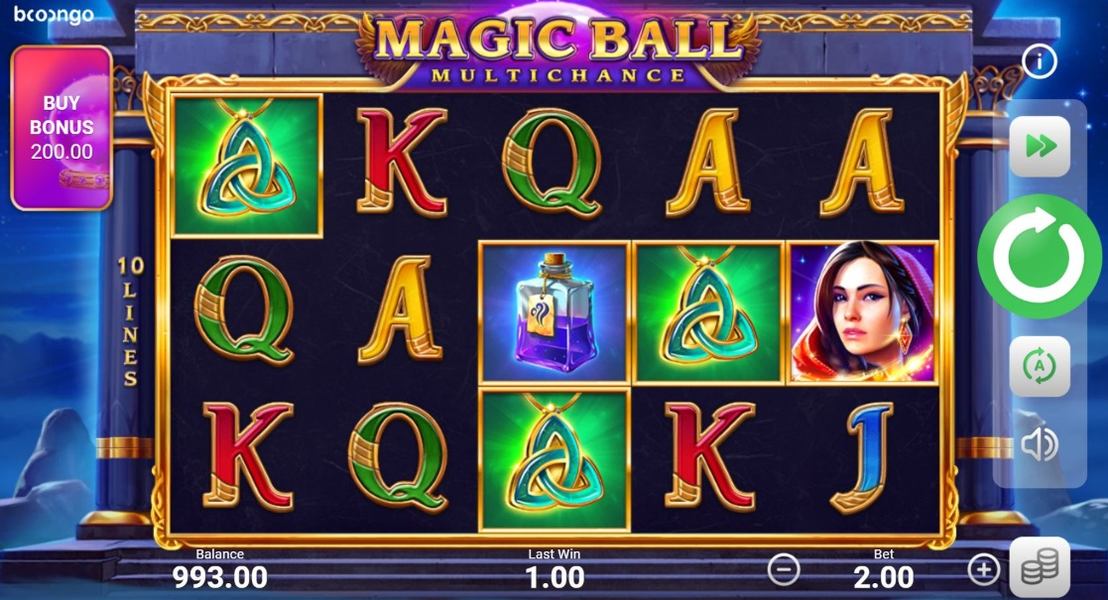Open the Buy Bonus 200.00 offer
The width and height of the screenshot is (1108, 600).
(x=61, y=127)
